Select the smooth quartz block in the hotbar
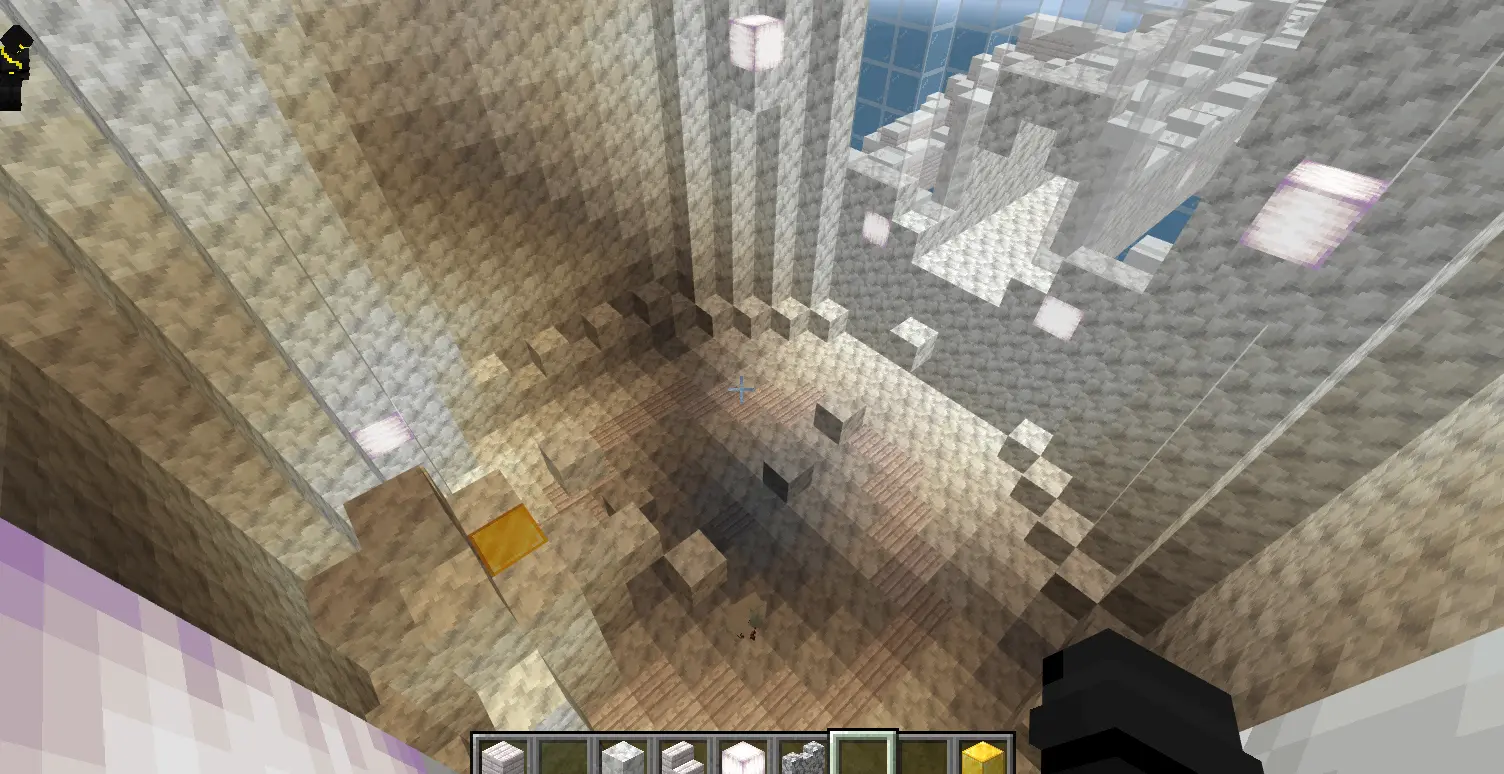 tap(624, 753)
